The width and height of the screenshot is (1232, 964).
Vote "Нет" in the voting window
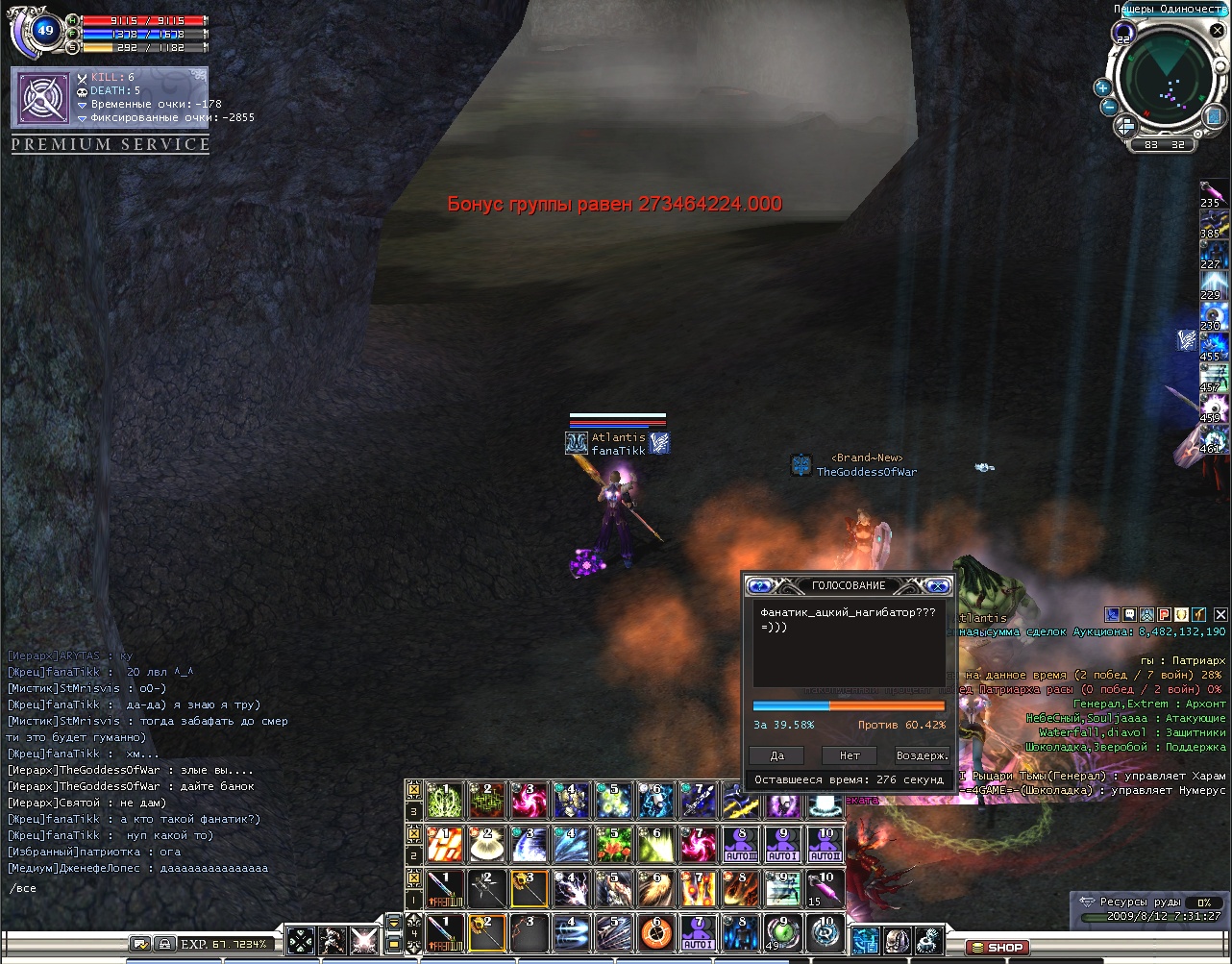pos(850,755)
